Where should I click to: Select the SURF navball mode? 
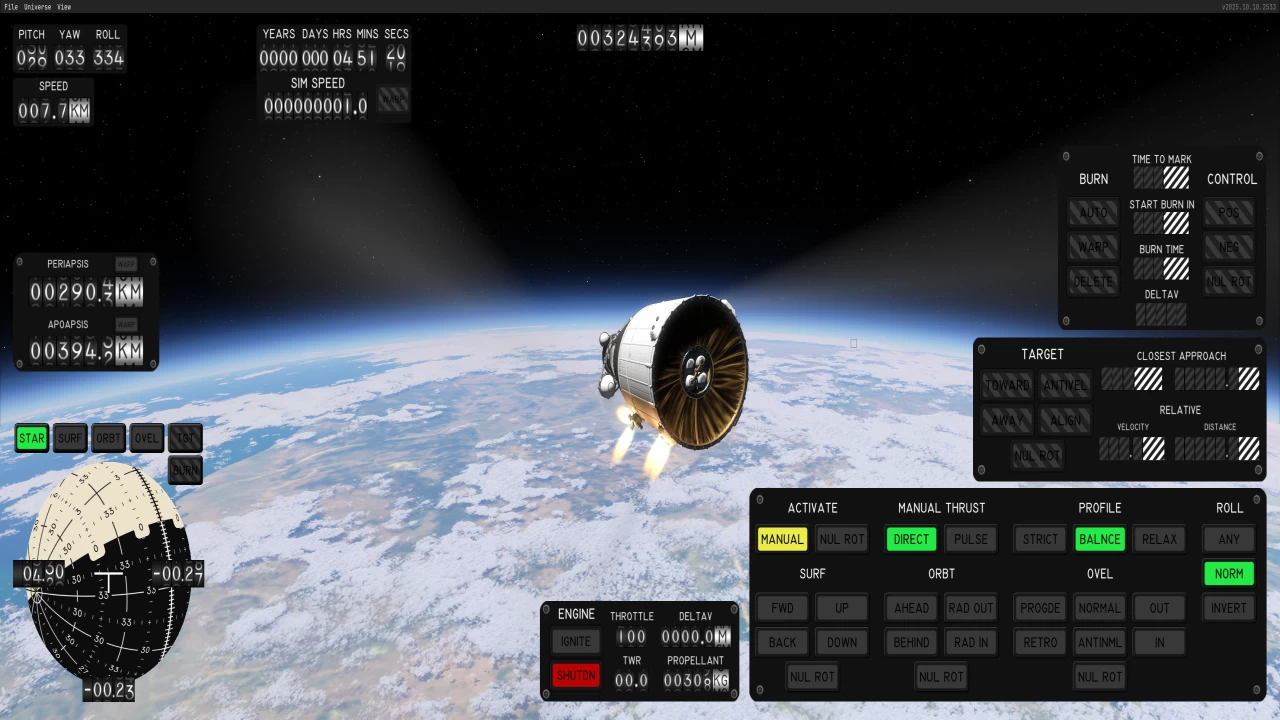tap(69, 438)
